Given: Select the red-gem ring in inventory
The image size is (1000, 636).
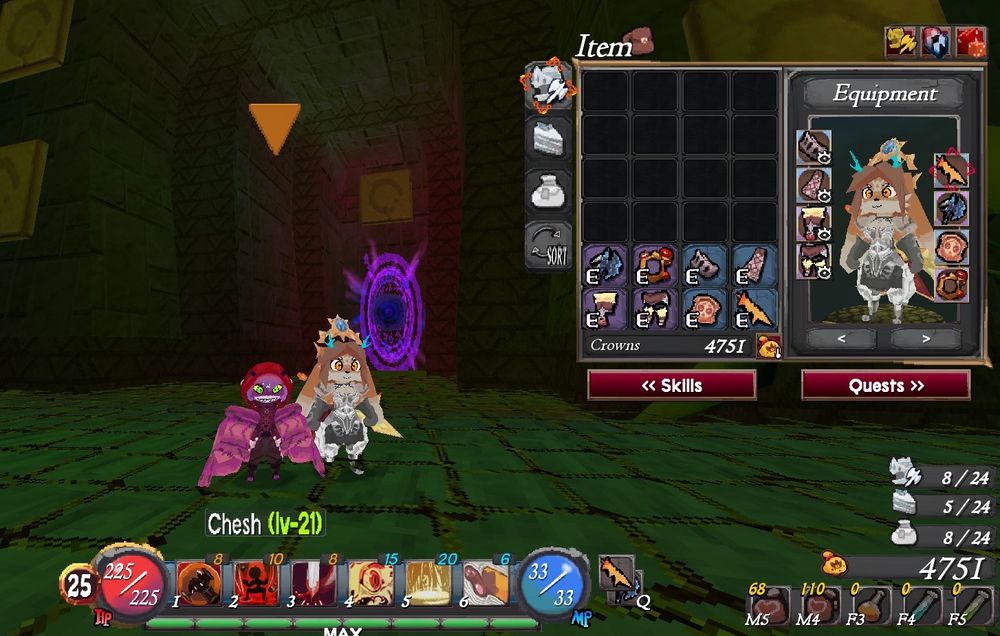Looking at the screenshot, I should click(655, 266).
